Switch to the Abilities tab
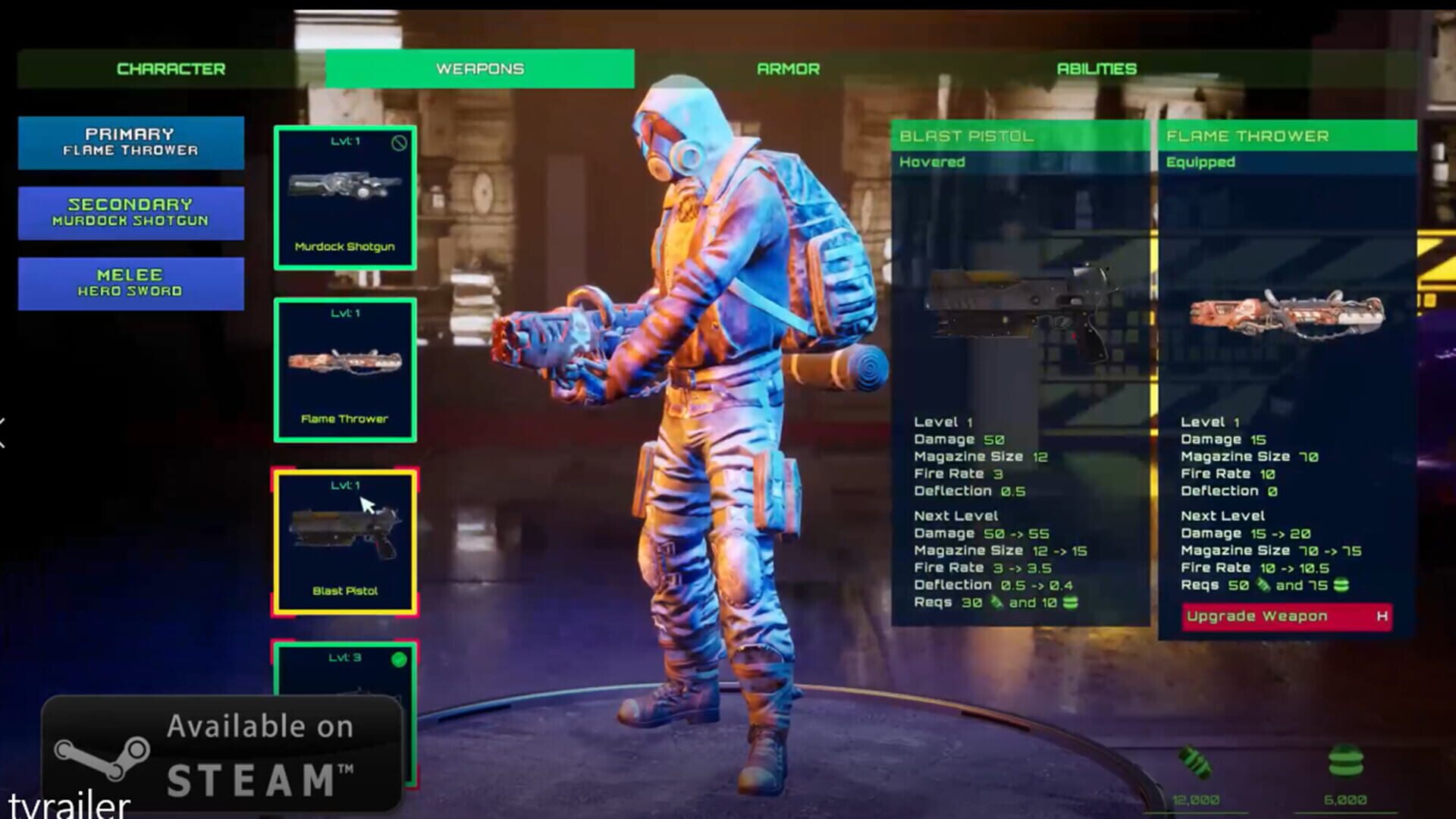 tap(1097, 68)
